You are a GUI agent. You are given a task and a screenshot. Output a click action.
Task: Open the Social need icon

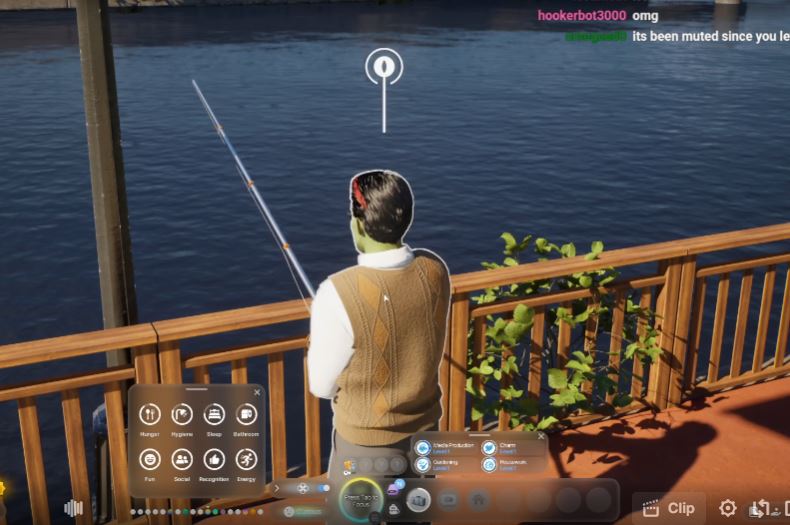click(182, 459)
